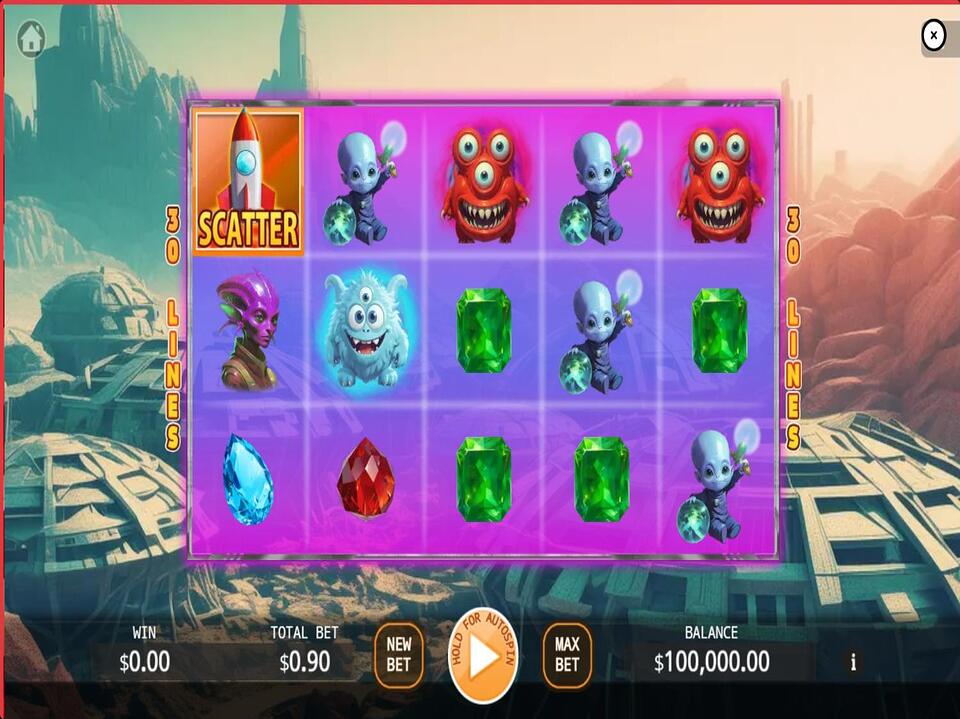Set the MAX BET
The image size is (960, 719).
tap(567, 656)
